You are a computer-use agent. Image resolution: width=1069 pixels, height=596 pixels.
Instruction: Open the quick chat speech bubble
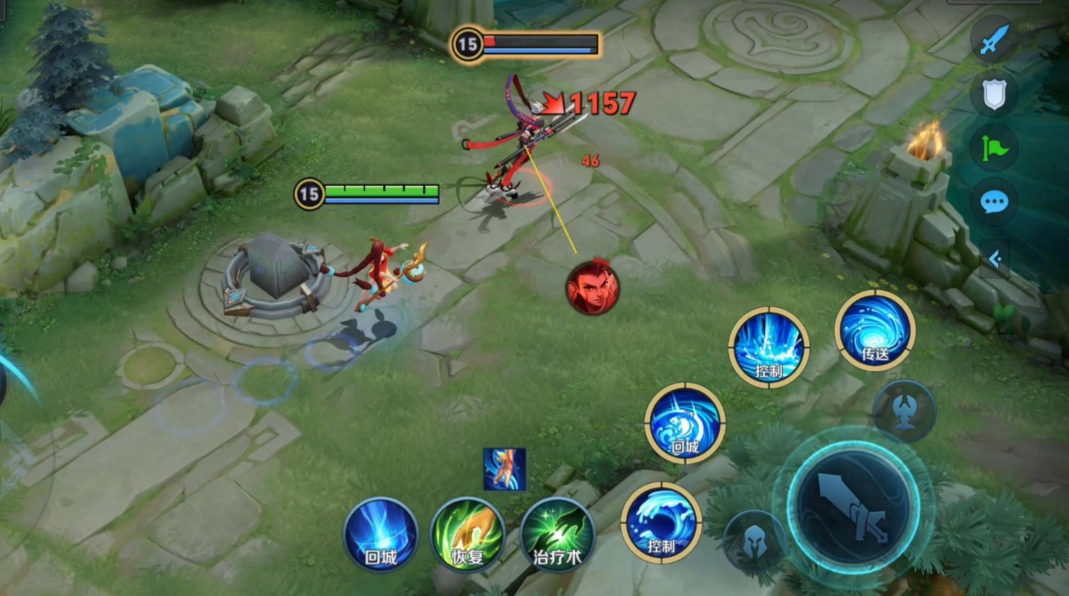tap(994, 202)
